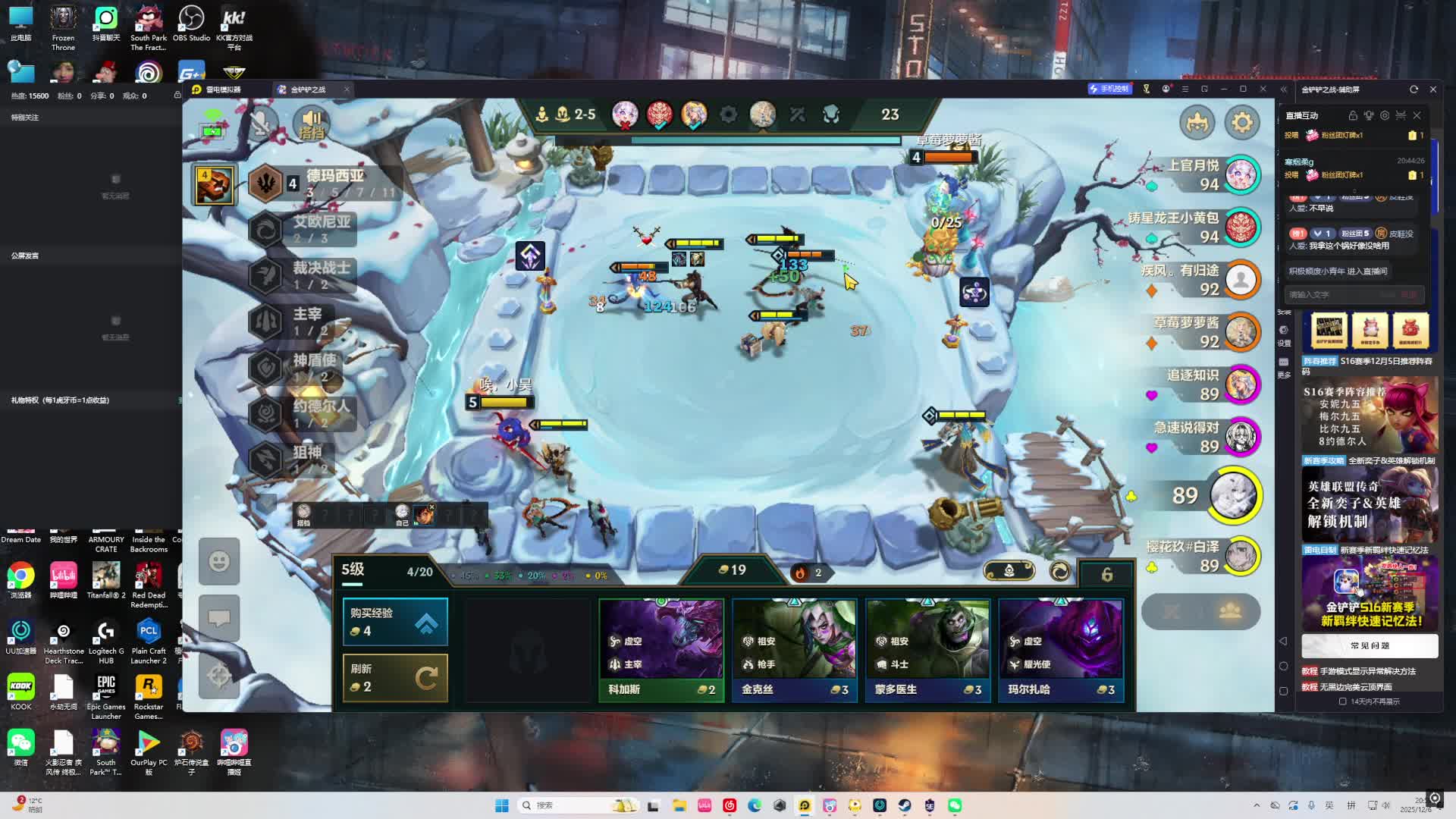Toggle the shop lock button

[1106, 574]
